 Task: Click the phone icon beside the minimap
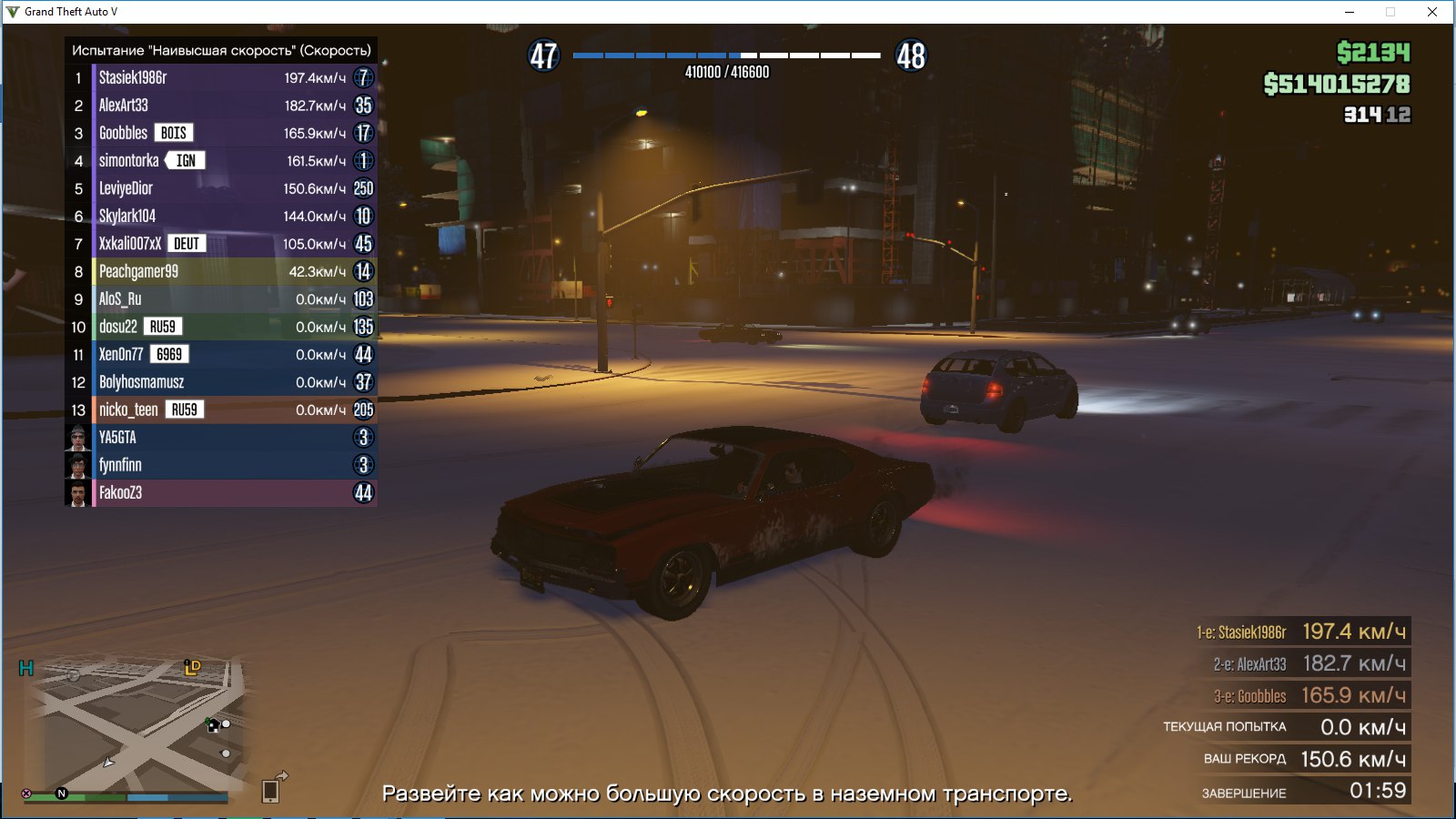tap(270, 791)
